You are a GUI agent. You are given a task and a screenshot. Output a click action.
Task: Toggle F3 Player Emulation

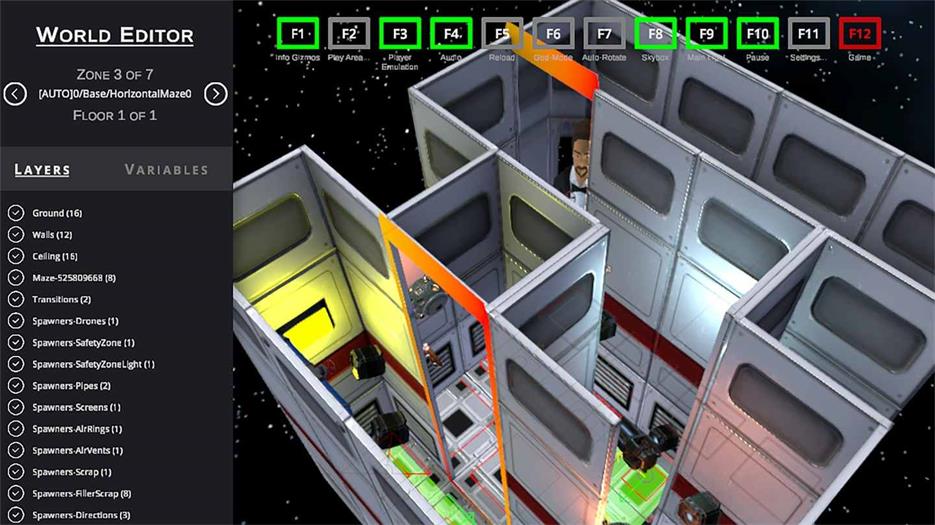coord(400,34)
